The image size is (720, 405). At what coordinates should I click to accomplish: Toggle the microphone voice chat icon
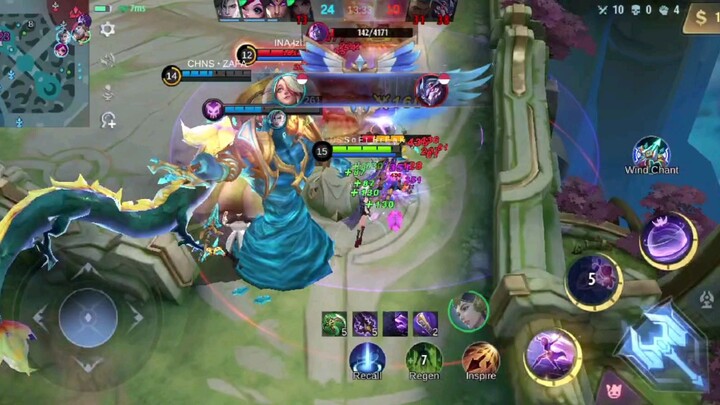(108, 90)
